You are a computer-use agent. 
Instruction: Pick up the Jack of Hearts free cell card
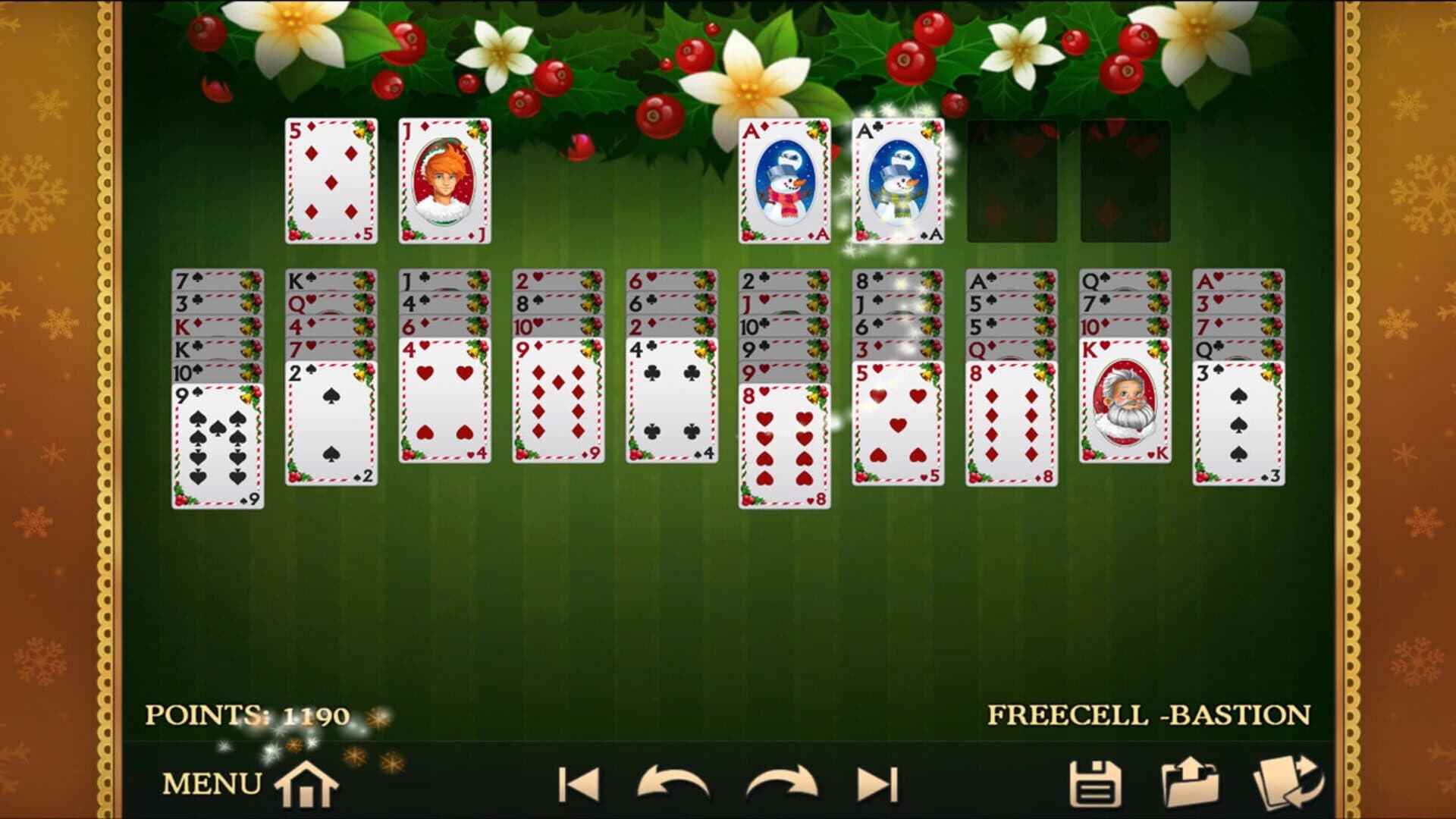click(444, 182)
